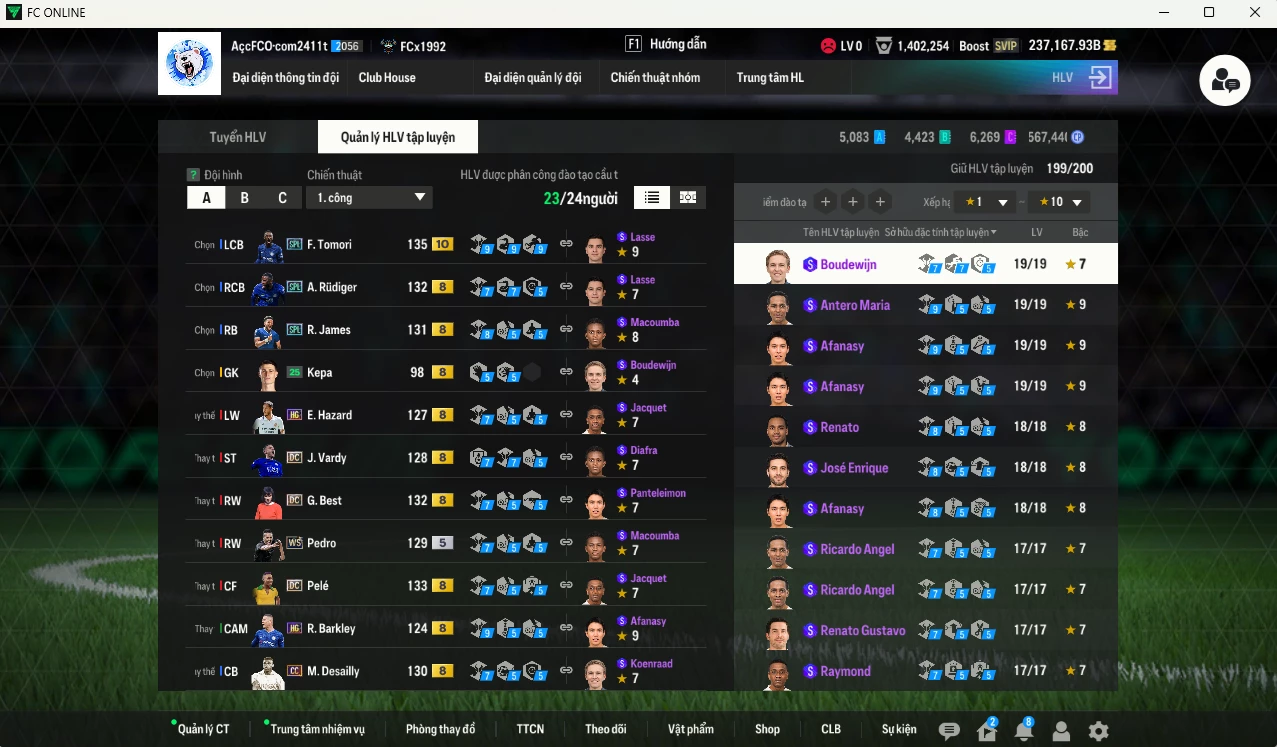Image resolution: width=1277 pixels, height=747 pixels.
Task: Select squad C under Đội hình
Action: click(x=282, y=198)
